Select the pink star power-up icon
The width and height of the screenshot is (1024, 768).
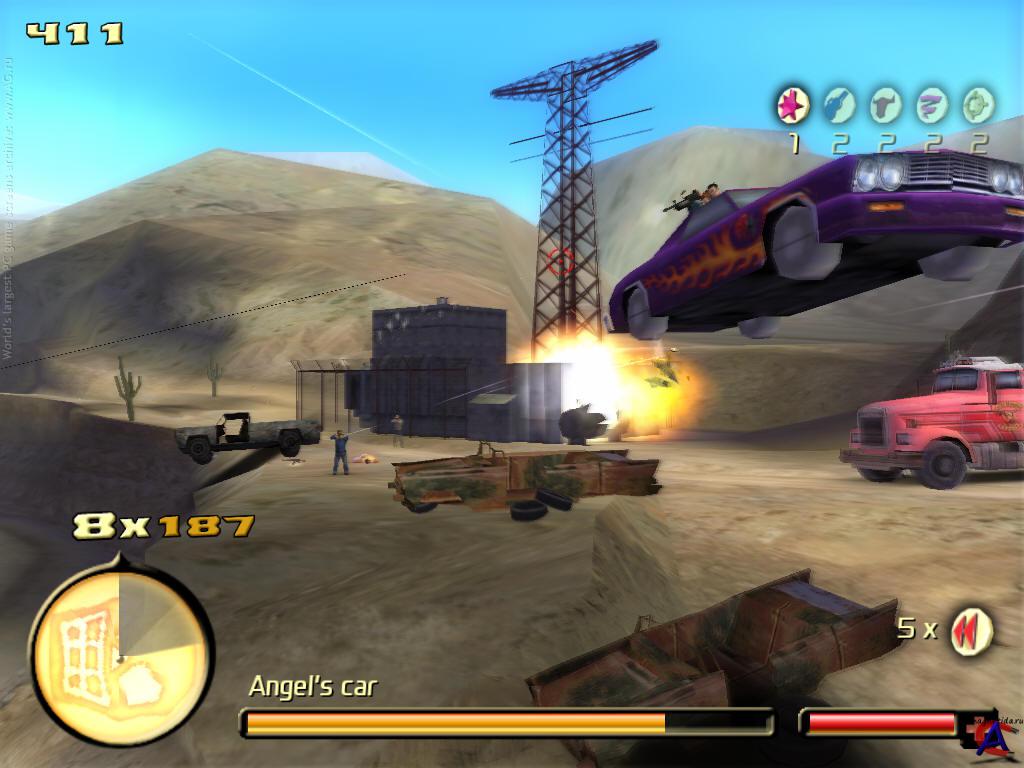tap(793, 104)
